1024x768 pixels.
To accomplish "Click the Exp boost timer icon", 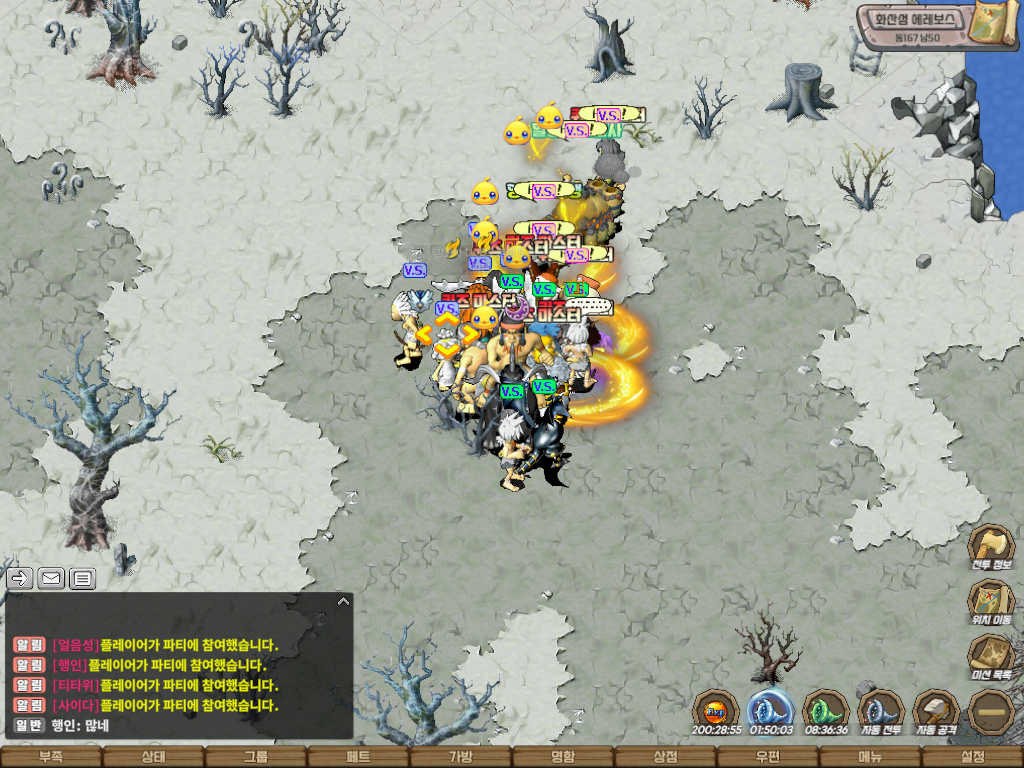I will 717,710.
